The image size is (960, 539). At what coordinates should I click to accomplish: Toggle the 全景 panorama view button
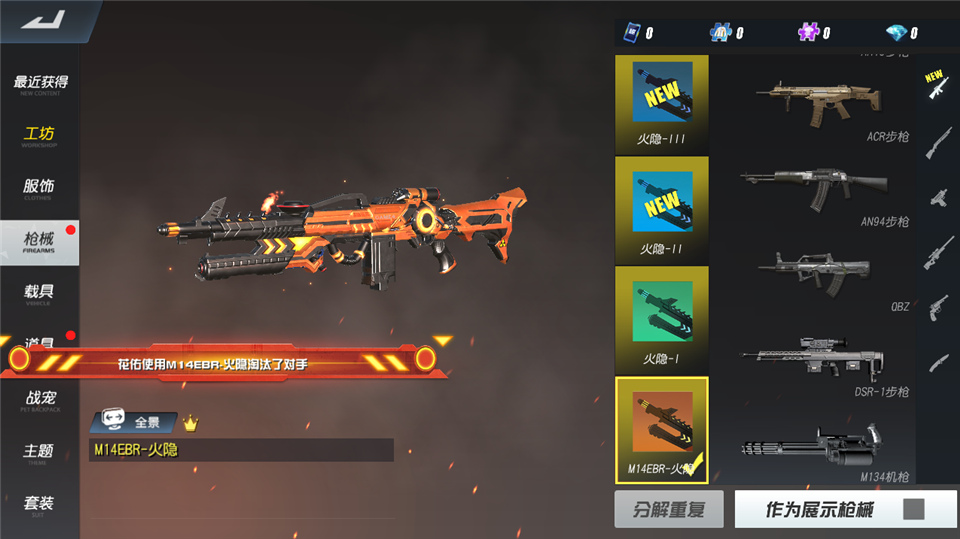(x=134, y=422)
